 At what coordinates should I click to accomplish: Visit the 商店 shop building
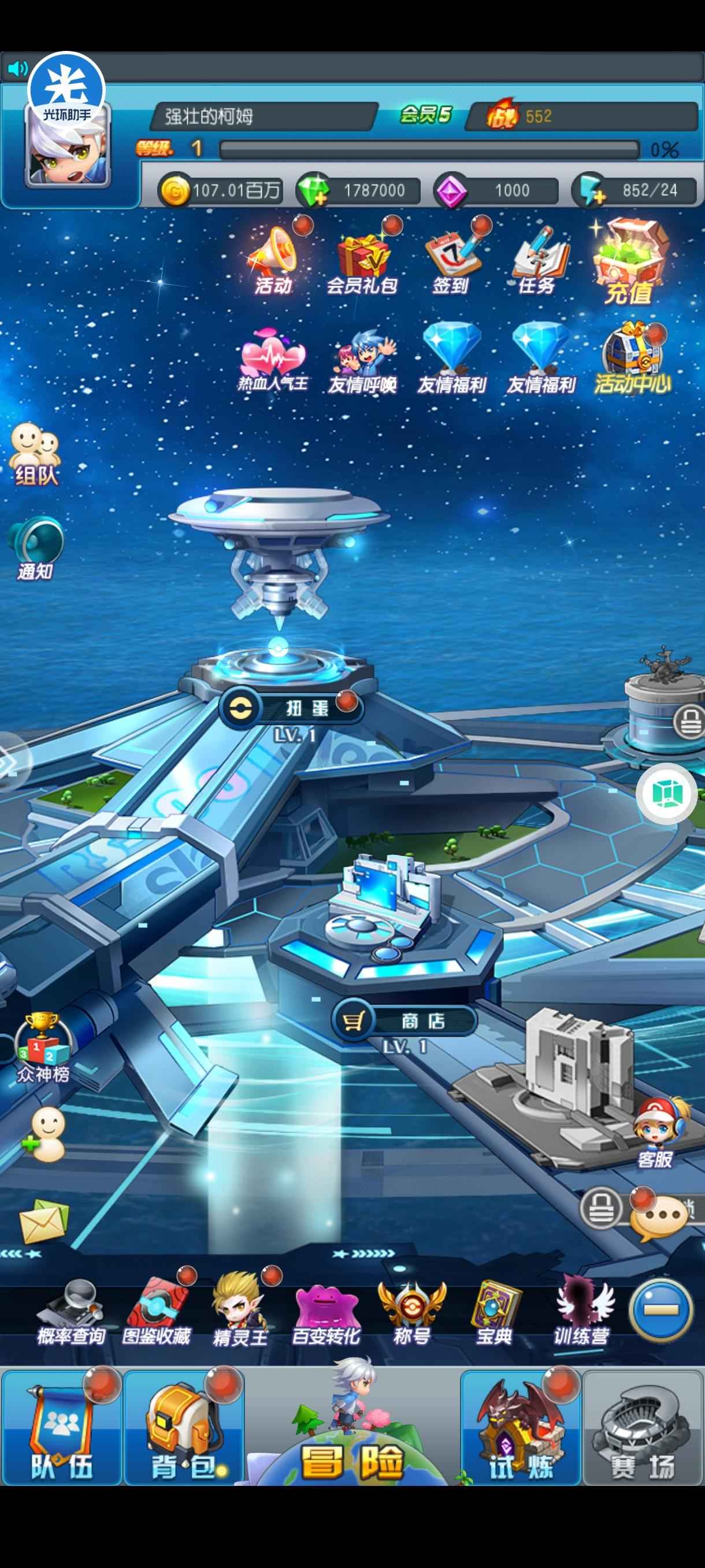(x=405, y=1021)
